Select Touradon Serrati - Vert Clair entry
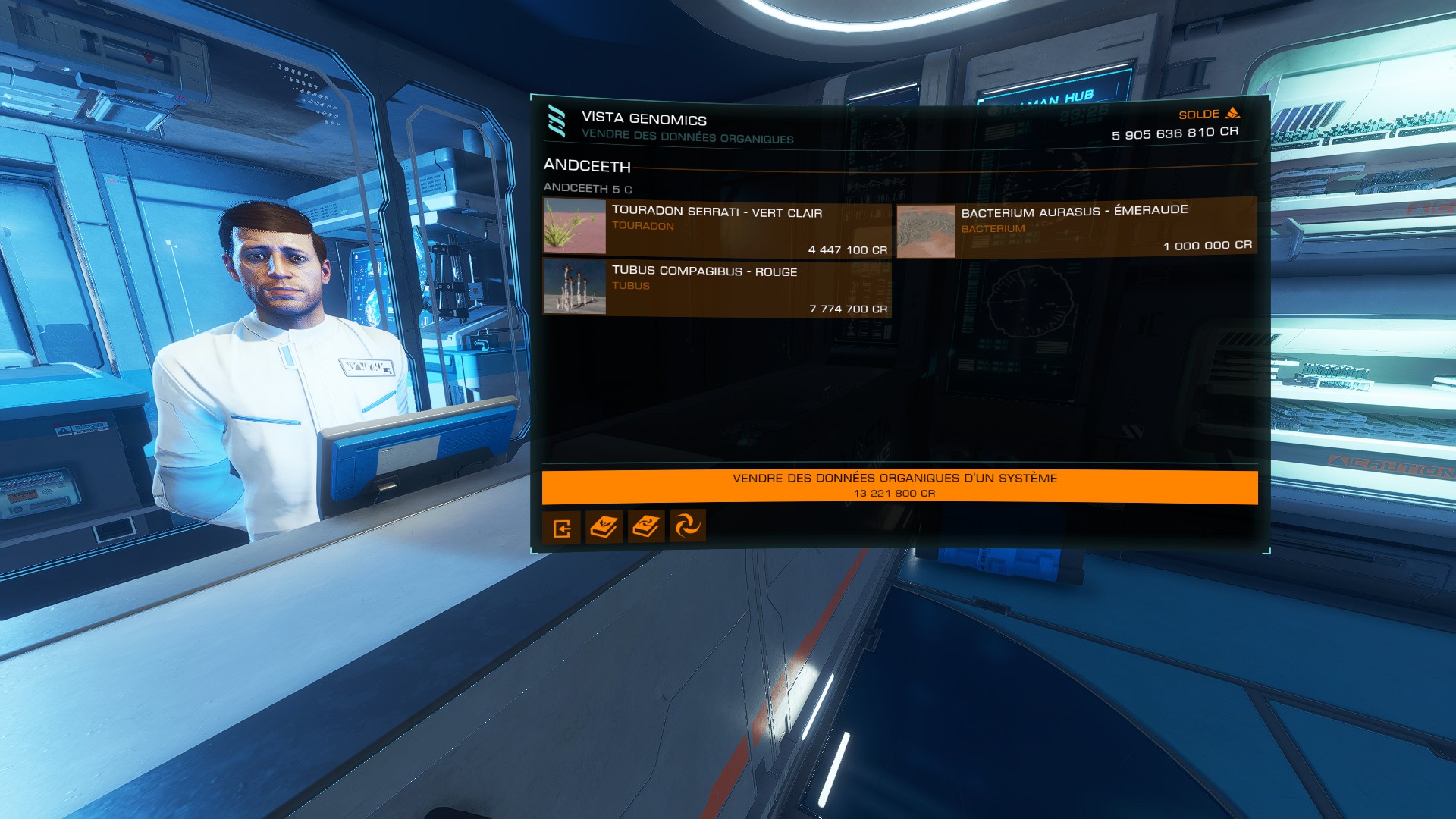Image resolution: width=1456 pixels, height=819 pixels. click(717, 227)
